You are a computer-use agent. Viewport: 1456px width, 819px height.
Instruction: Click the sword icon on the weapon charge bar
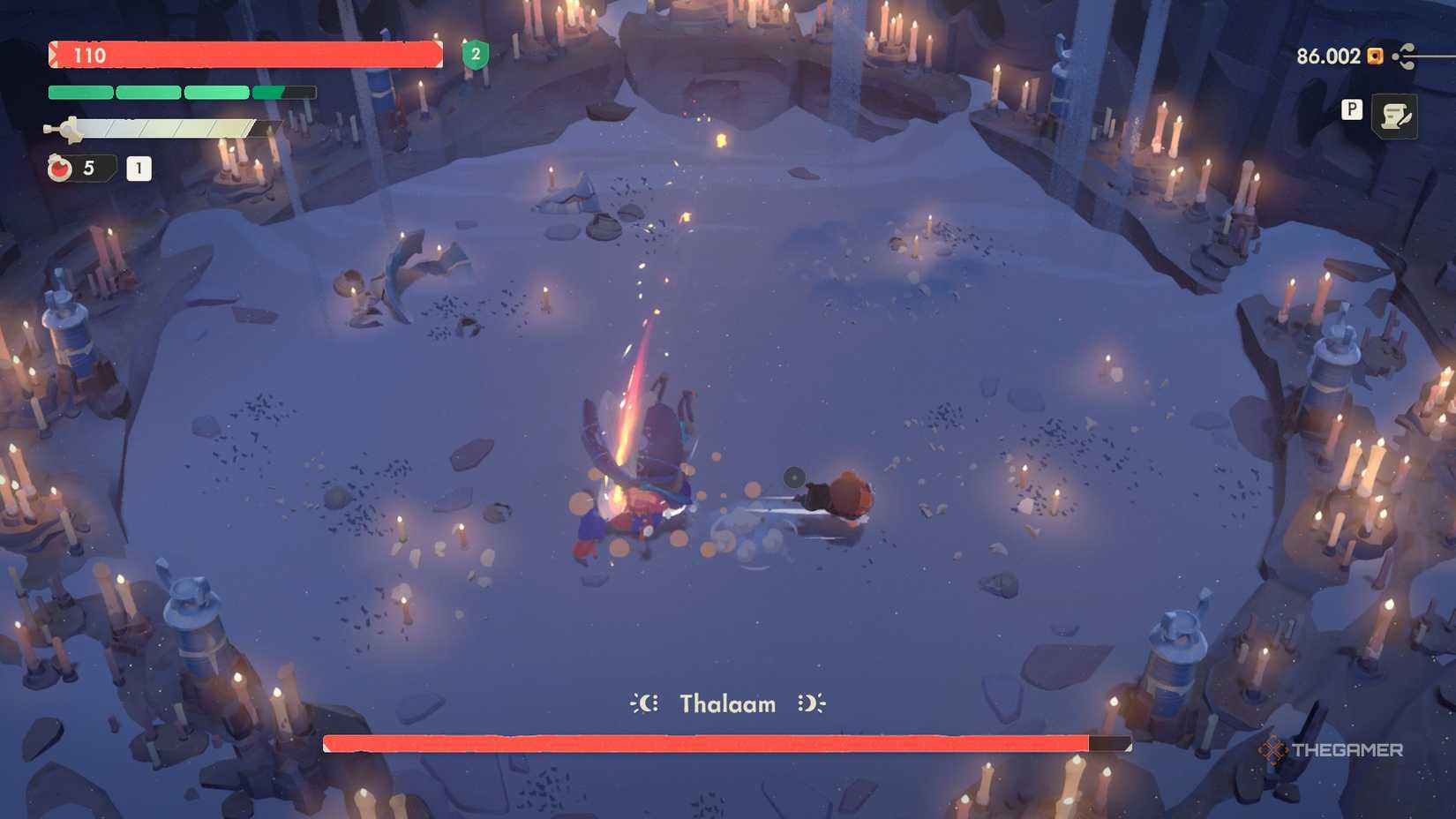click(64, 129)
